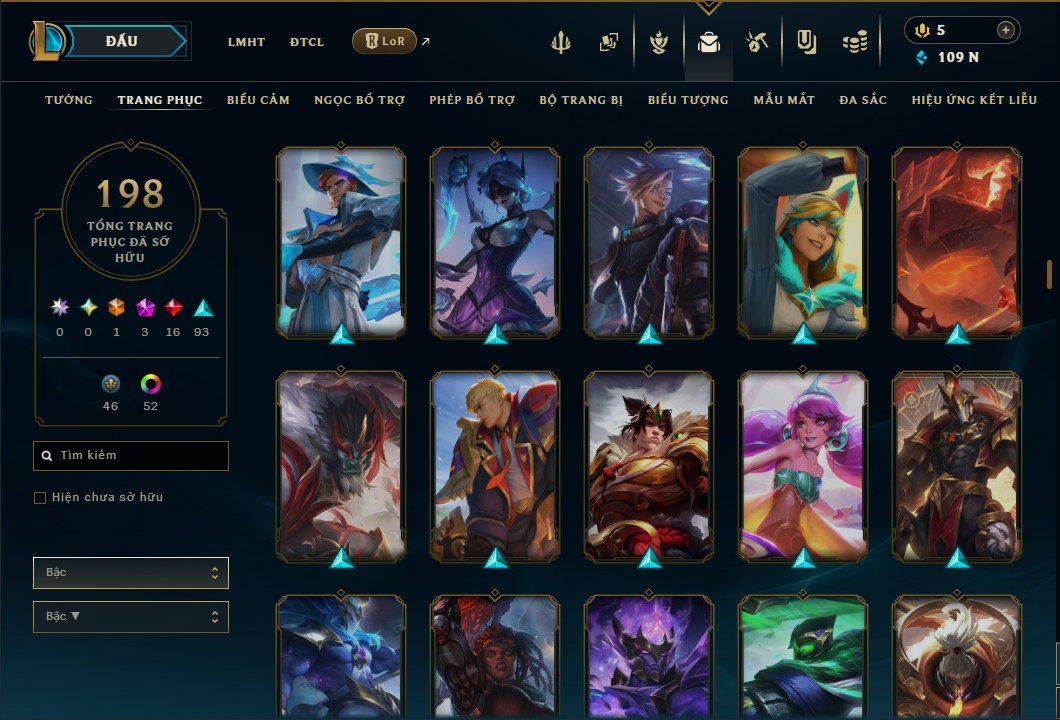Open the coin stacks store icon

point(854,42)
